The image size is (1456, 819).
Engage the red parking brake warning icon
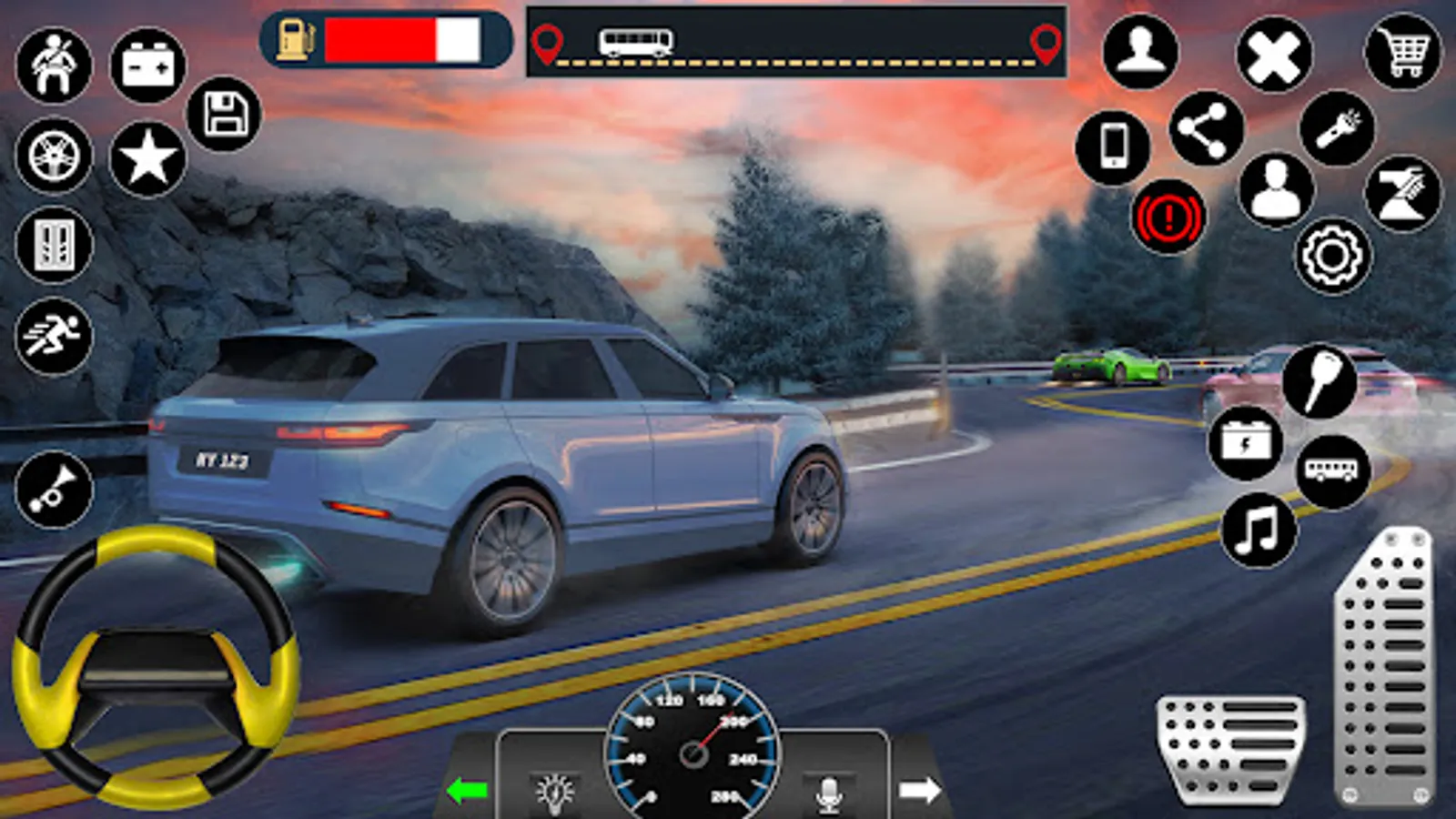coord(1168,217)
